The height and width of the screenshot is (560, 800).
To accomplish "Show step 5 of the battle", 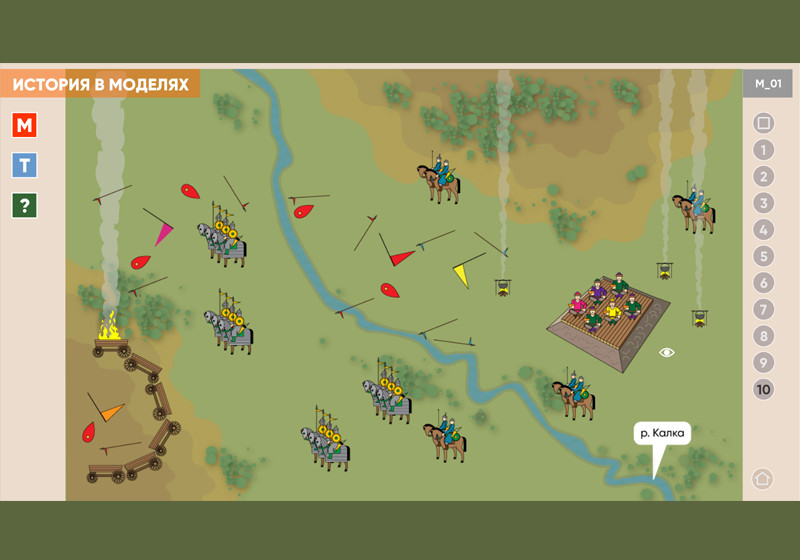I will pyautogui.click(x=764, y=256).
